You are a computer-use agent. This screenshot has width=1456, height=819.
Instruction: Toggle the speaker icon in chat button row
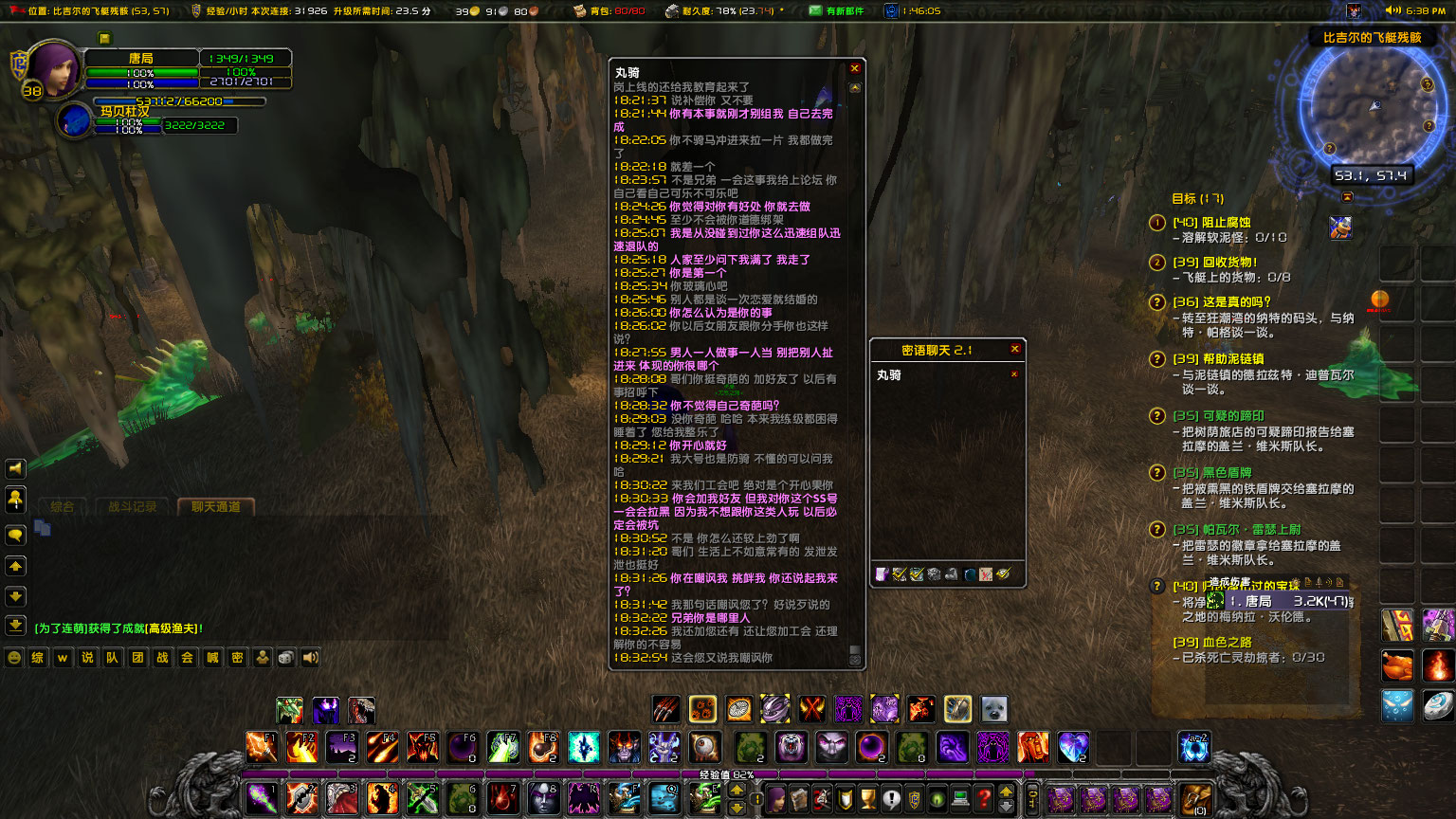pos(310,657)
